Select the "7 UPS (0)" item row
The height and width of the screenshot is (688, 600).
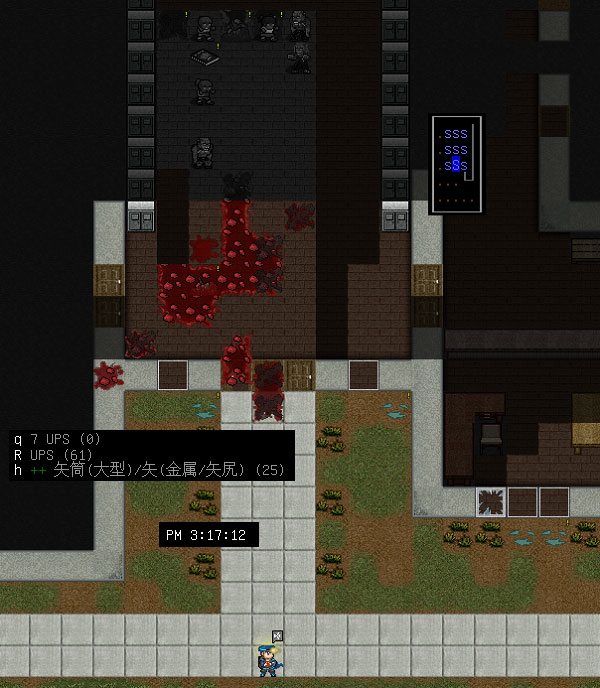(x=70, y=439)
